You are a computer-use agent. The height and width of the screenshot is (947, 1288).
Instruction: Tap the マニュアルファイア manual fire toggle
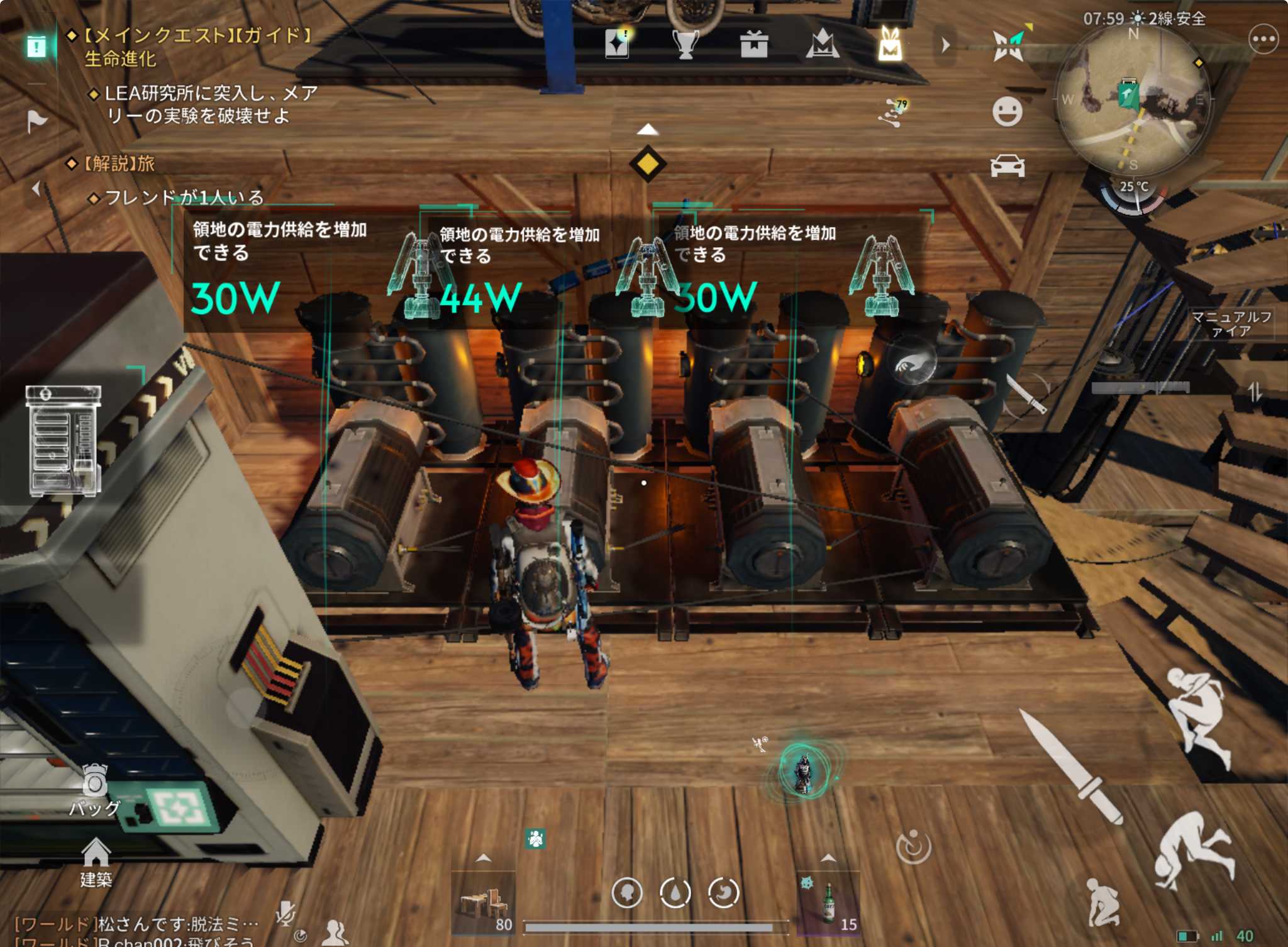1231,324
